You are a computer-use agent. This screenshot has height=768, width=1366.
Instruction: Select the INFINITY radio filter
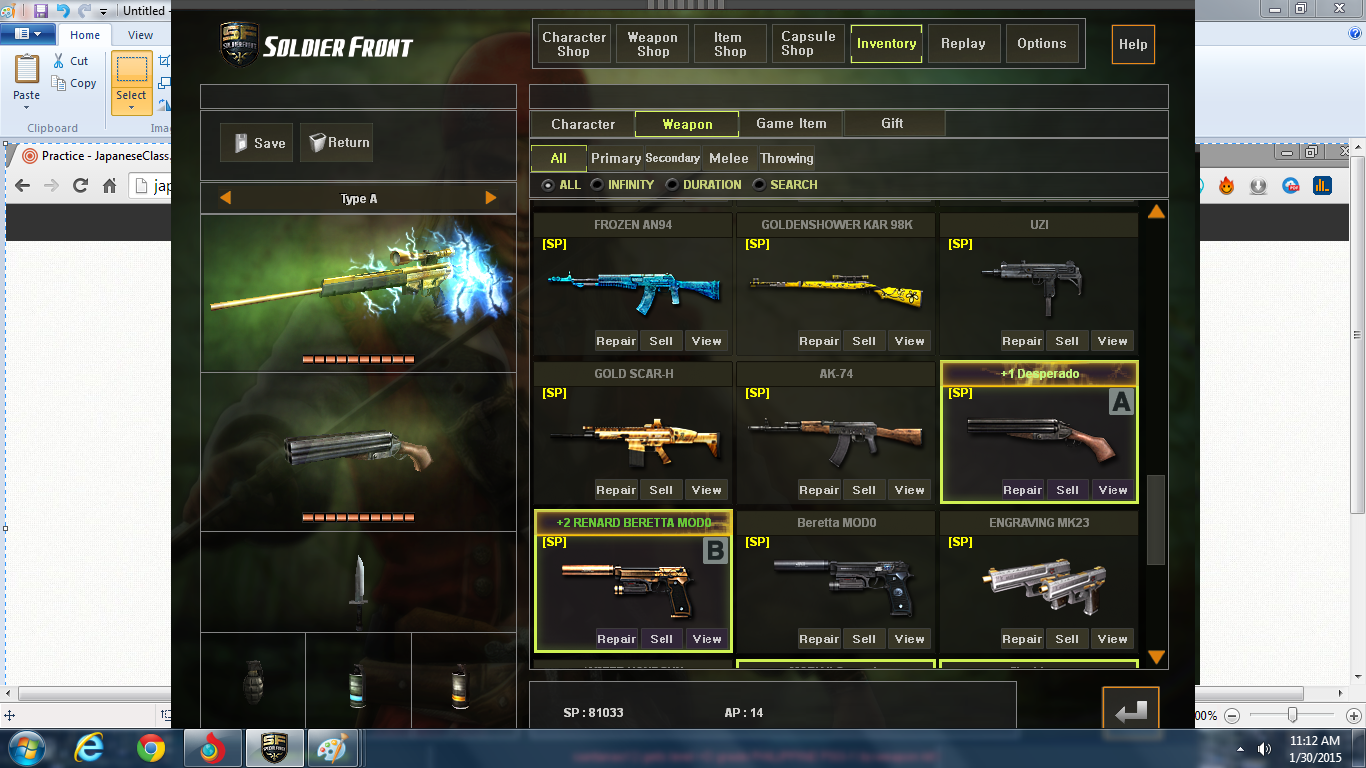[597, 185]
